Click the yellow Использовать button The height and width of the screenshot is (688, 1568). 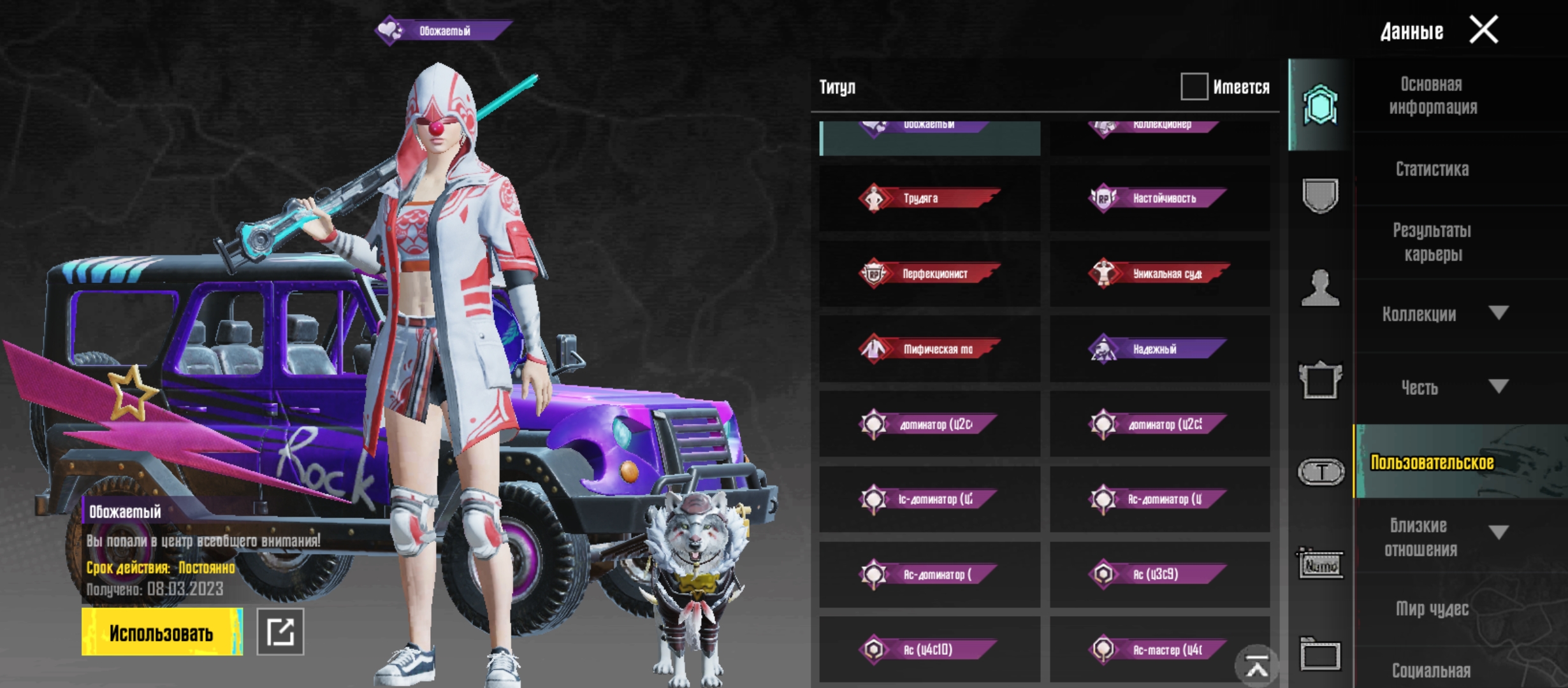tap(162, 632)
